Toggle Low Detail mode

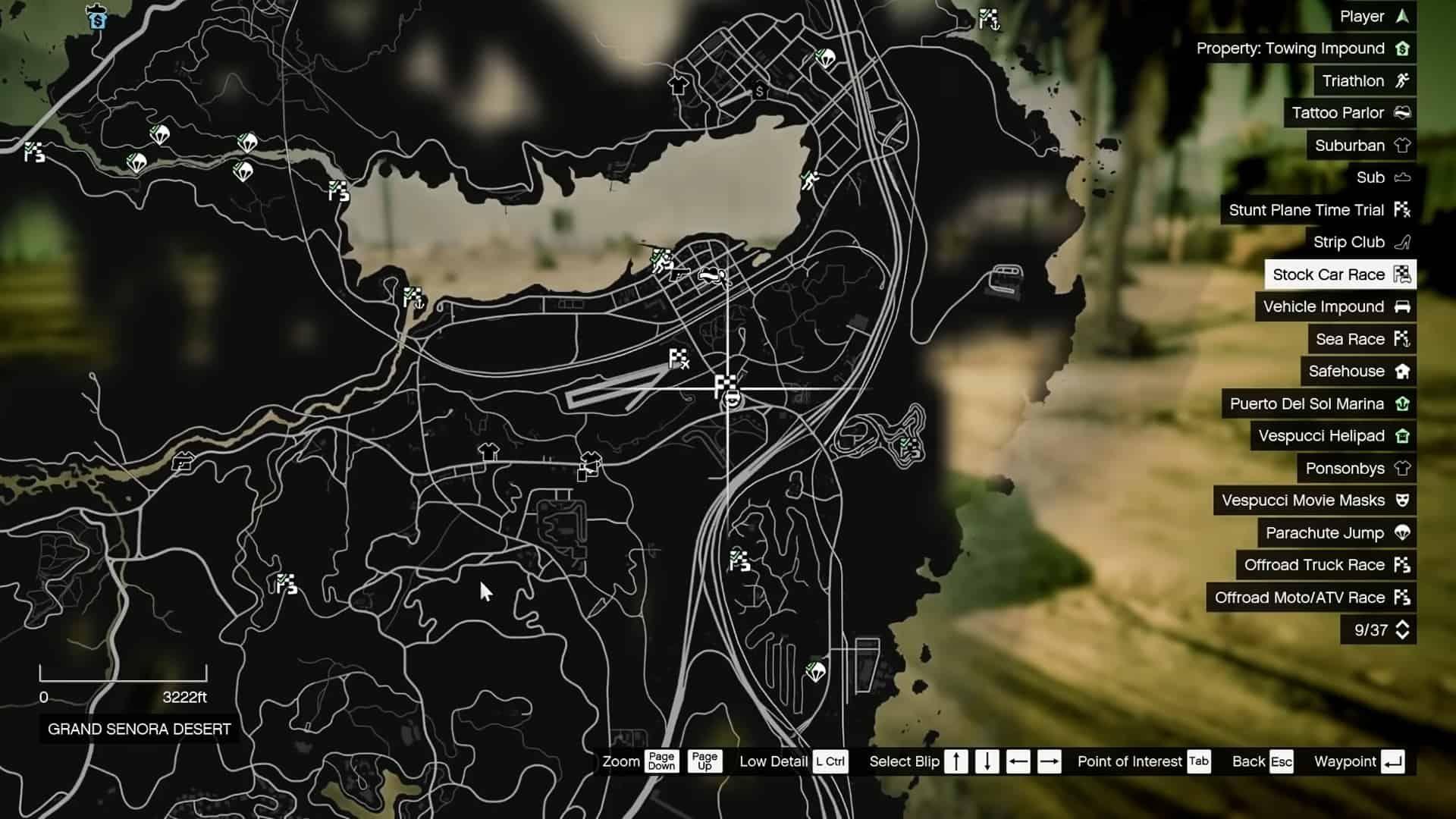pos(832,762)
